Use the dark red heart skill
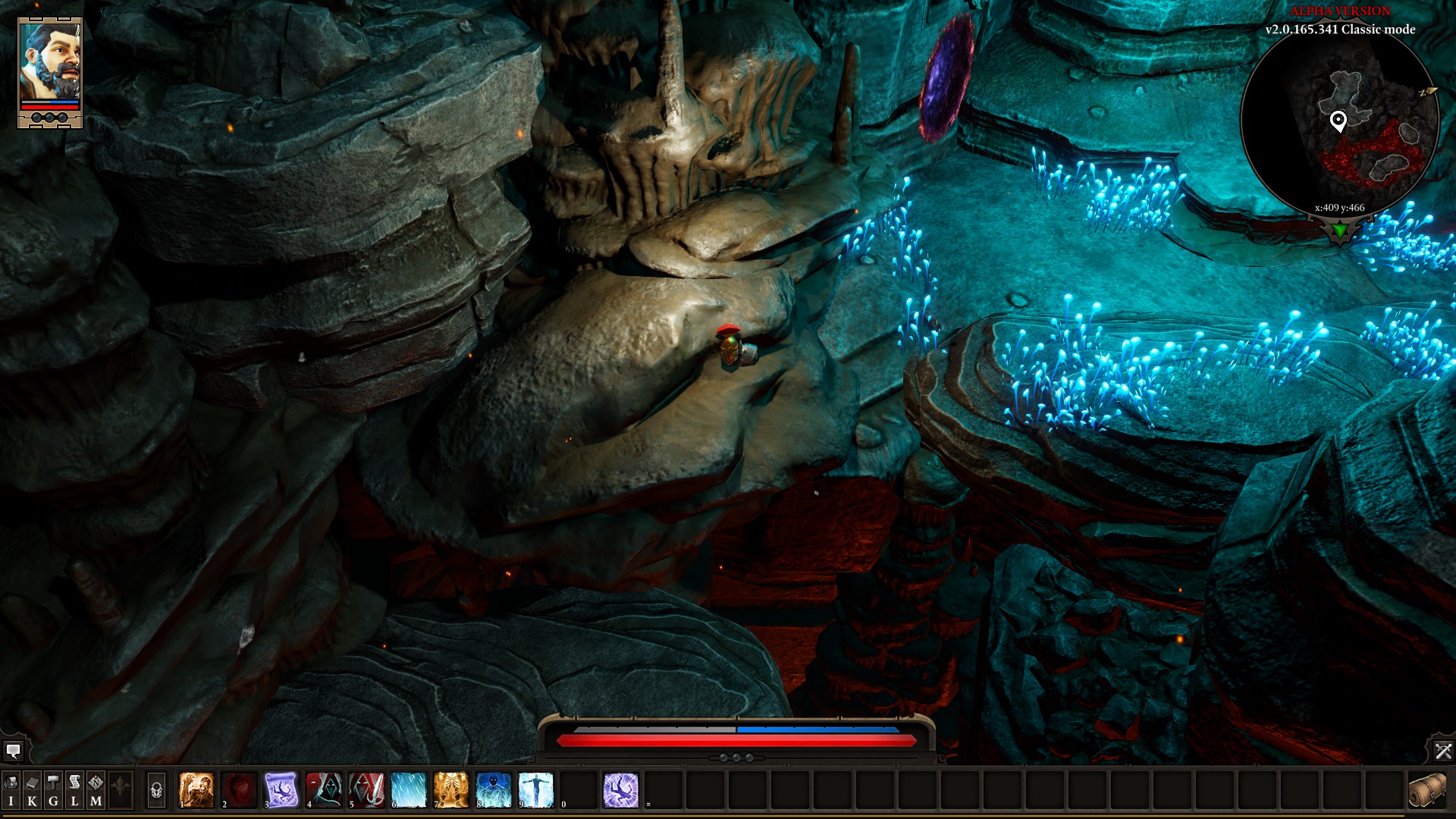This screenshot has height=819, width=1456. [239, 789]
